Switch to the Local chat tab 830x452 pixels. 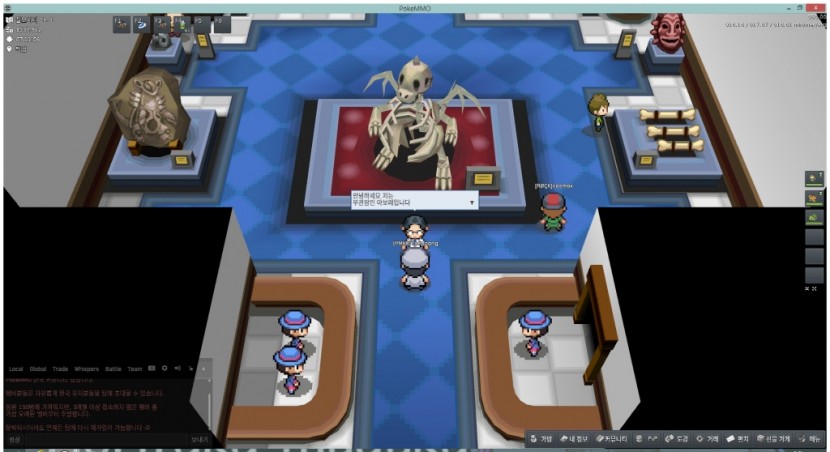(16, 369)
